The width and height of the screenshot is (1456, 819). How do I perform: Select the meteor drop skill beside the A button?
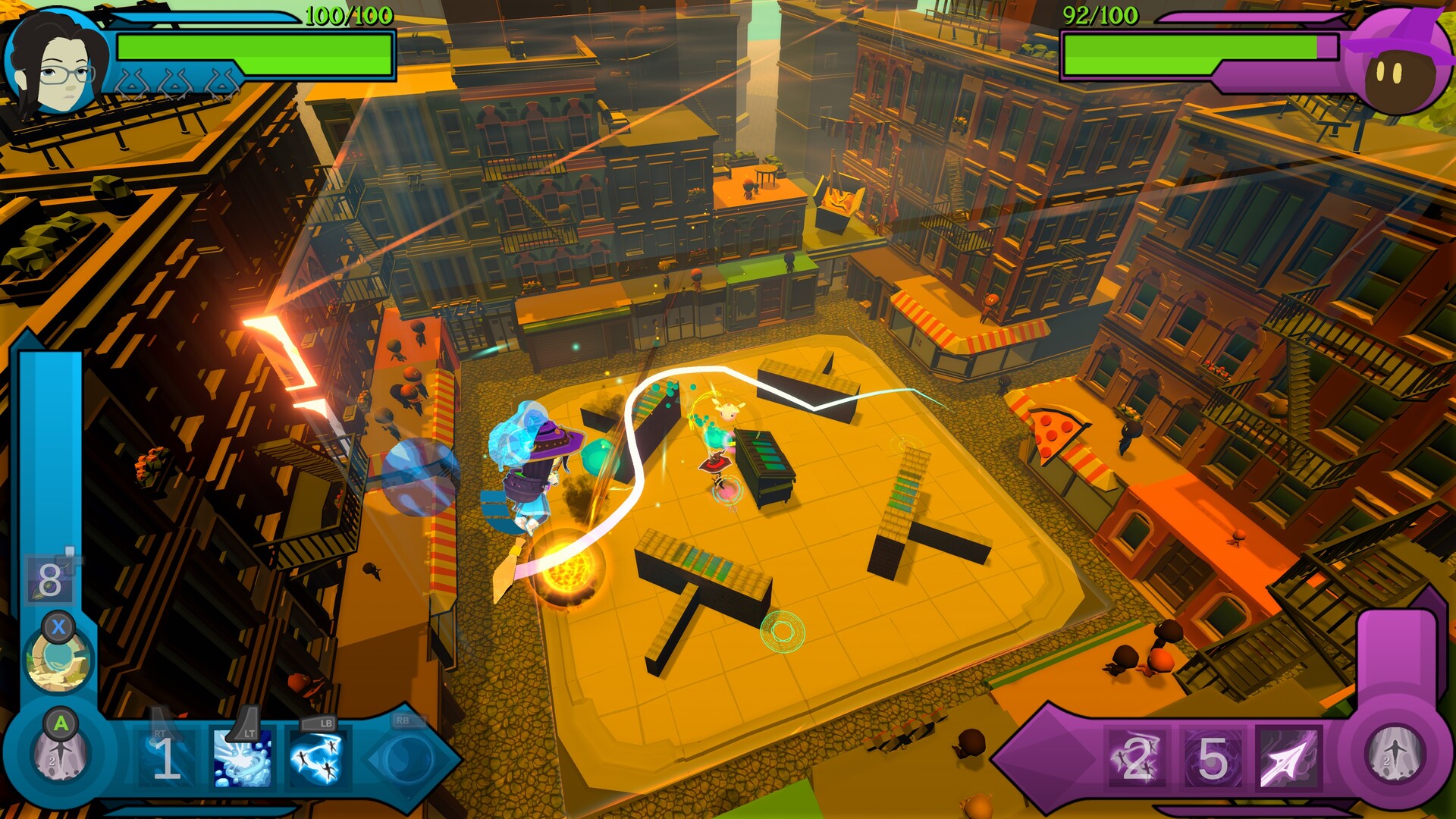(x=61, y=755)
